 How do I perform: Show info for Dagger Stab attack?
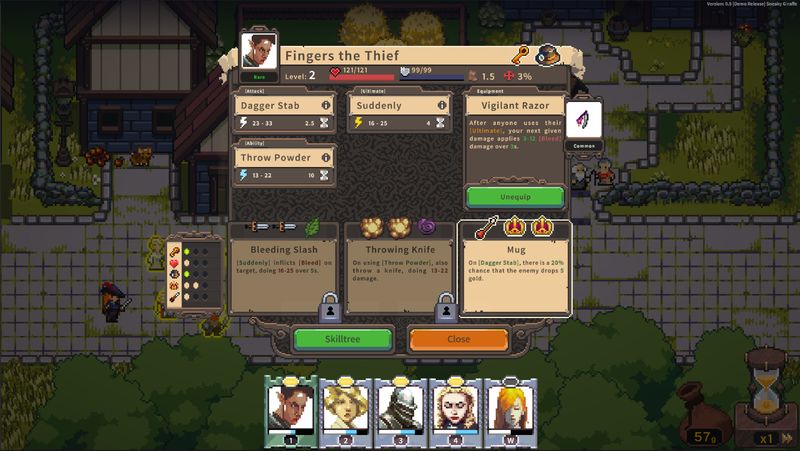click(x=325, y=105)
